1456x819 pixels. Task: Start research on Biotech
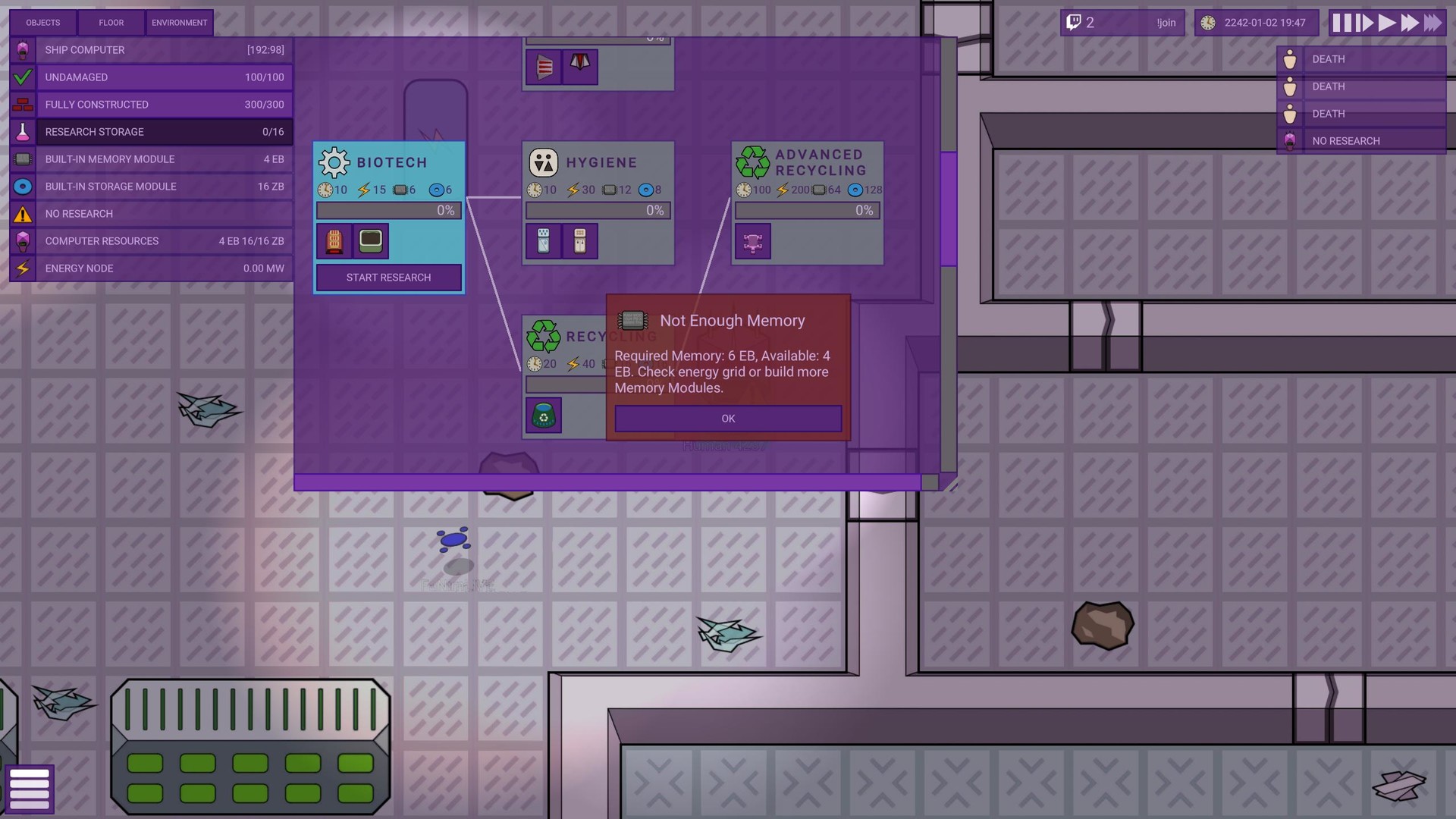pyautogui.click(x=388, y=278)
